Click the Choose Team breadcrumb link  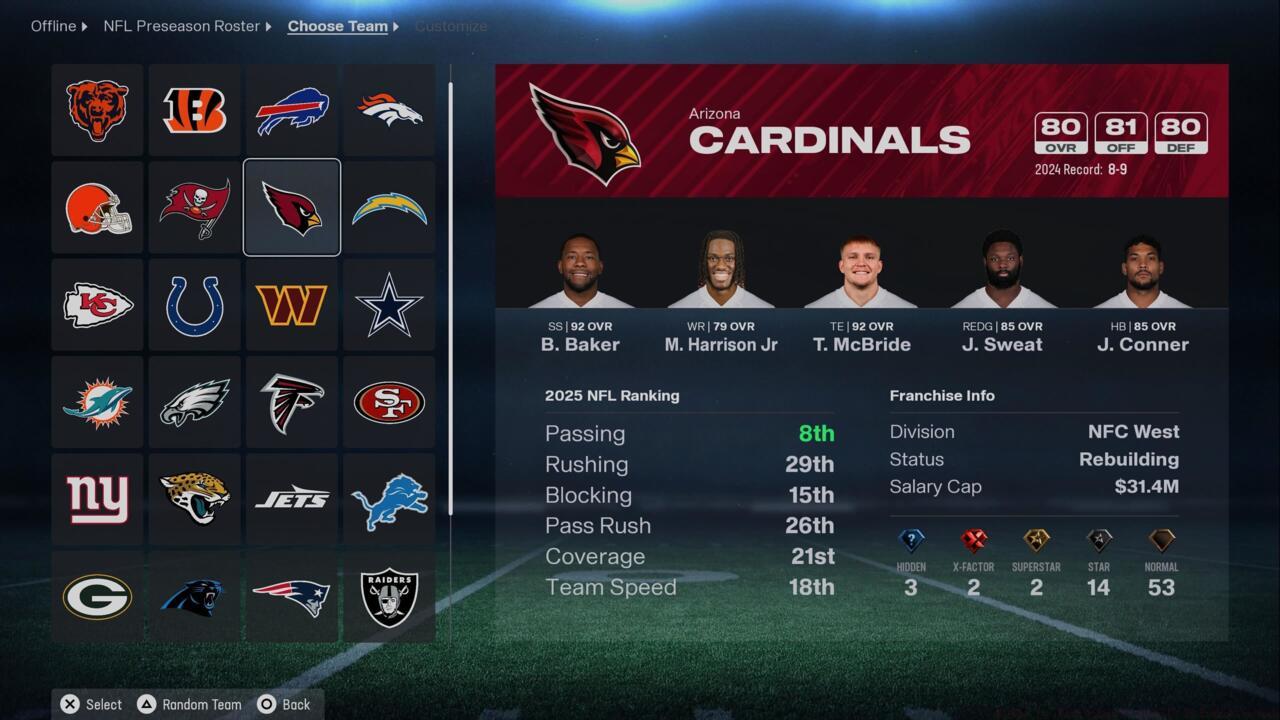(x=337, y=26)
